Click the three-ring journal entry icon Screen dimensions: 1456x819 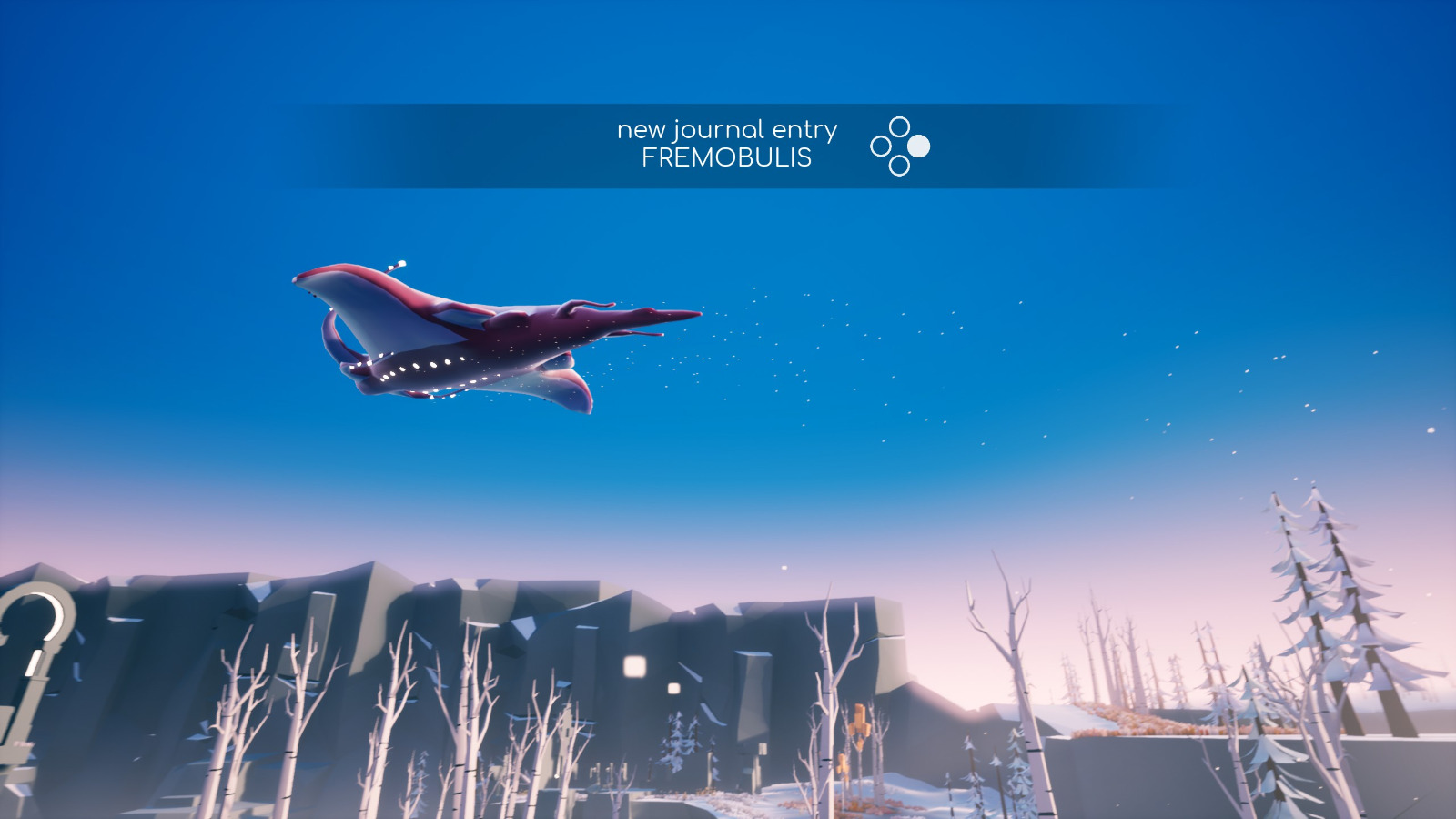pos(900,146)
